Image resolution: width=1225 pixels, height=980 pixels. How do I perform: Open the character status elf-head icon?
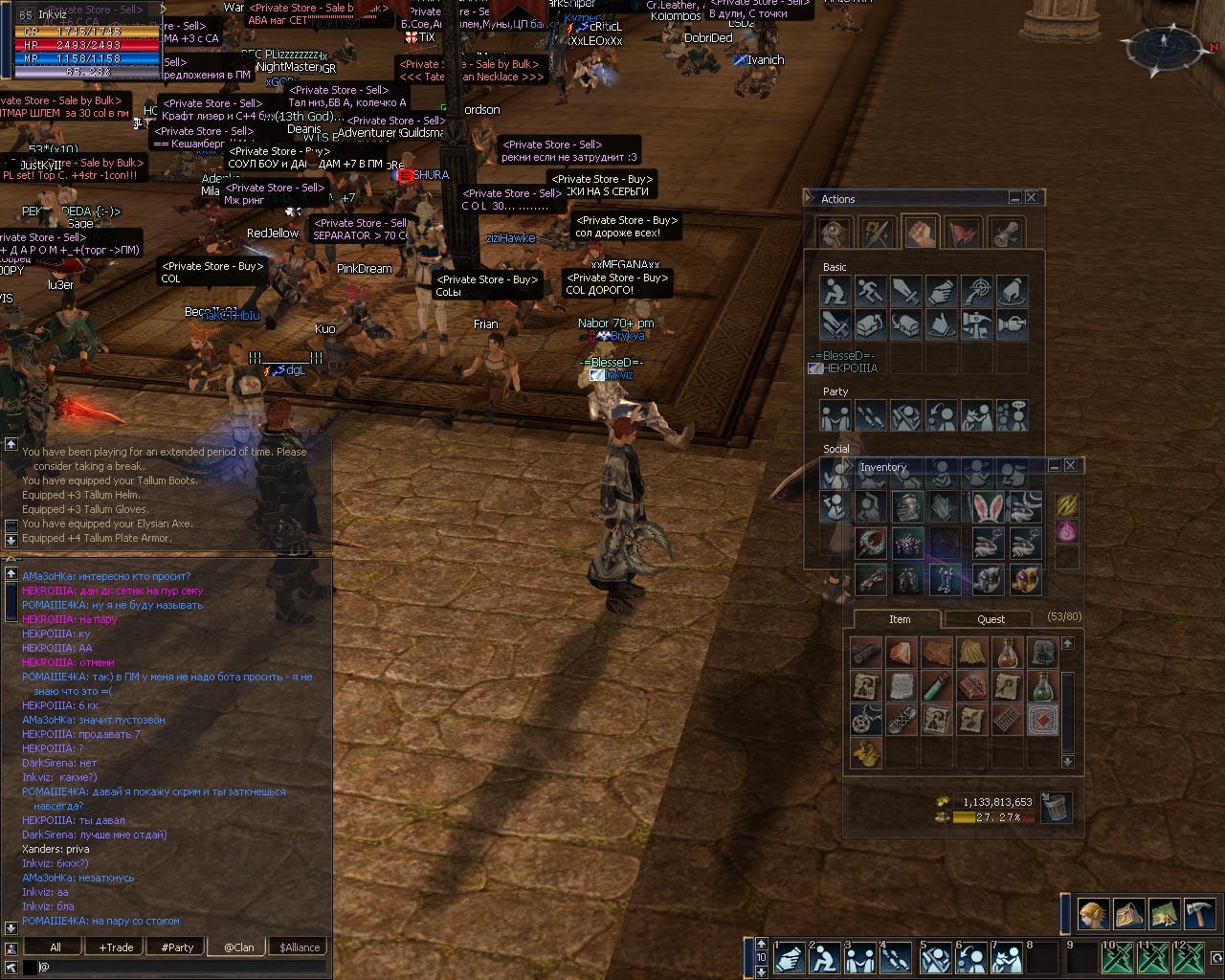(x=1093, y=914)
